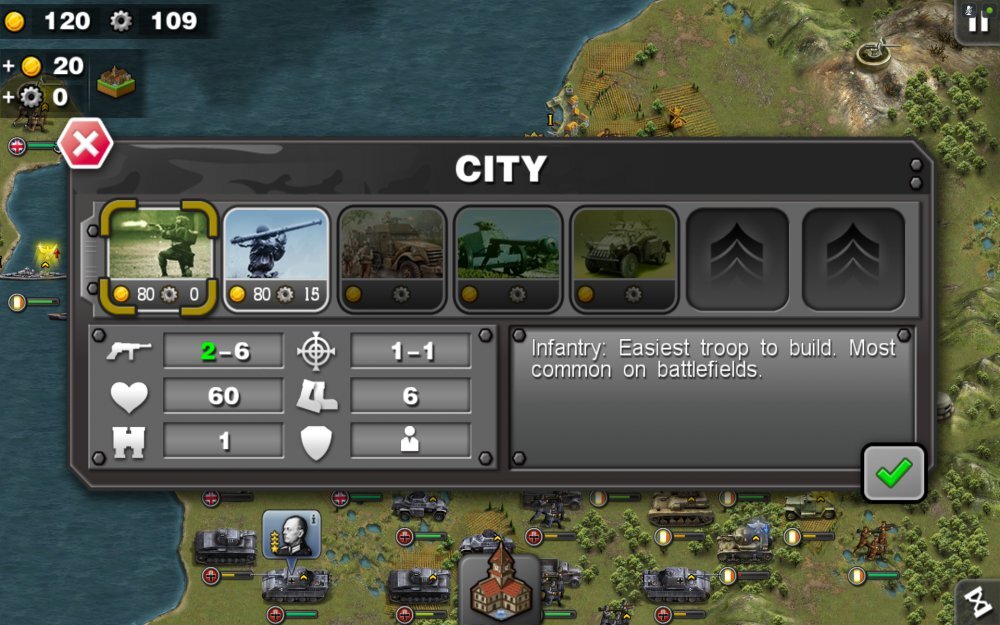Image resolution: width=1000 pixels, height=625 pixels.
Task: Select the field artillery unit card
Action: (508, 257)
